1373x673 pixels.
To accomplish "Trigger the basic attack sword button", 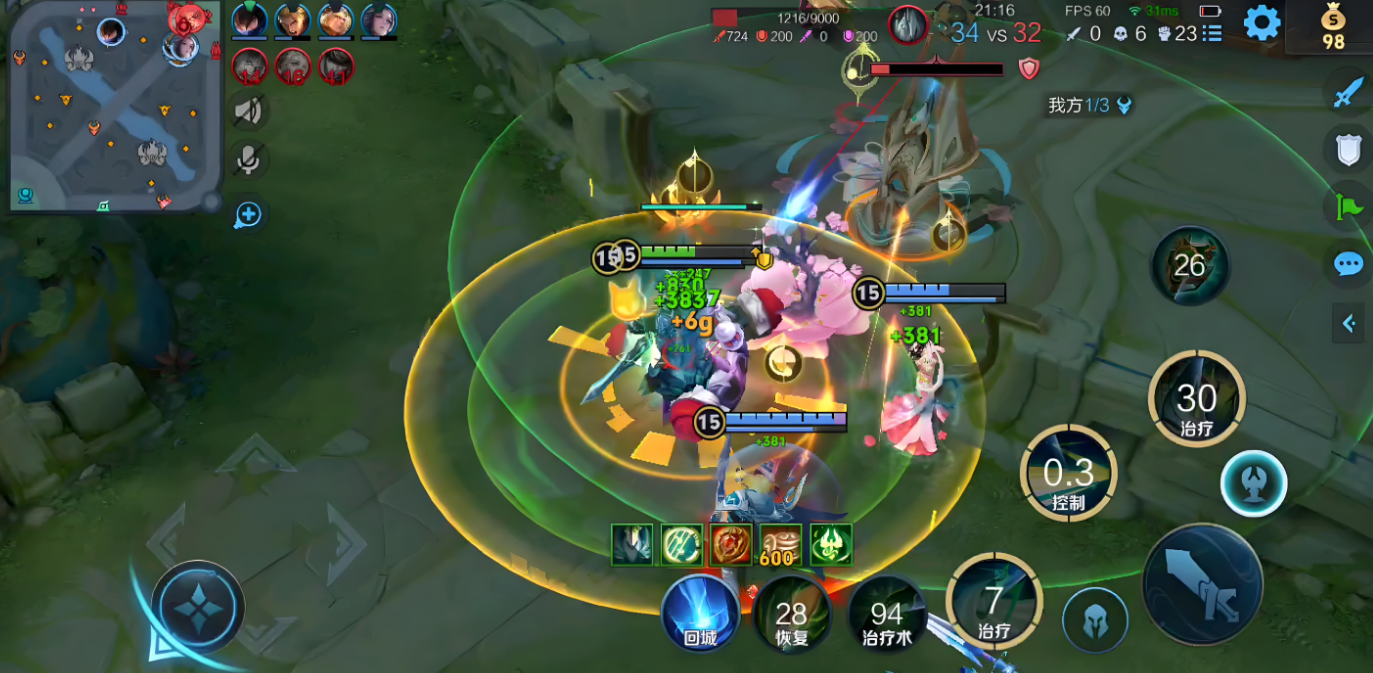I will (x=1202, y=584).
